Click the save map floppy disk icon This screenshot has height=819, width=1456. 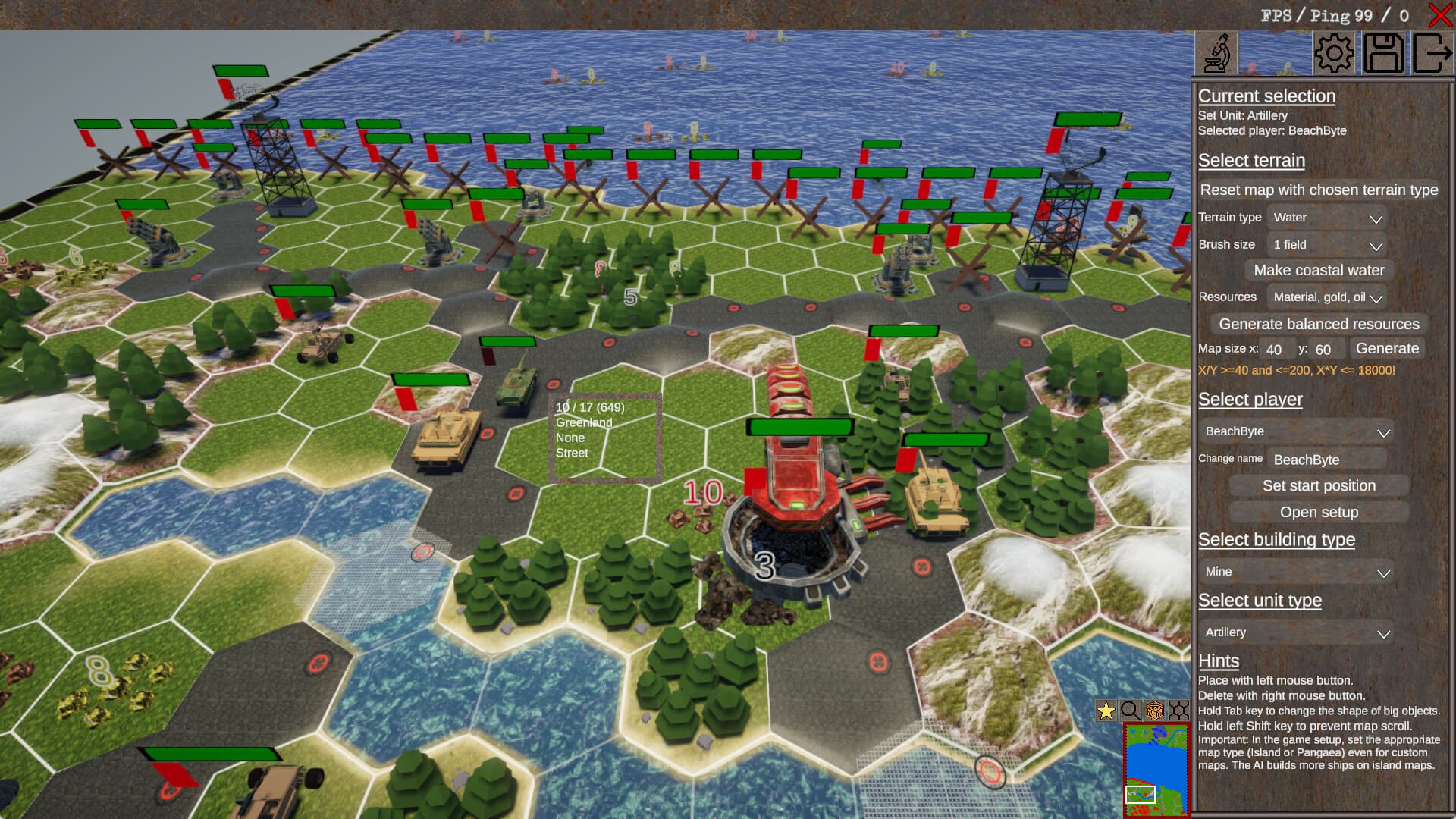tap(1384, 52)
